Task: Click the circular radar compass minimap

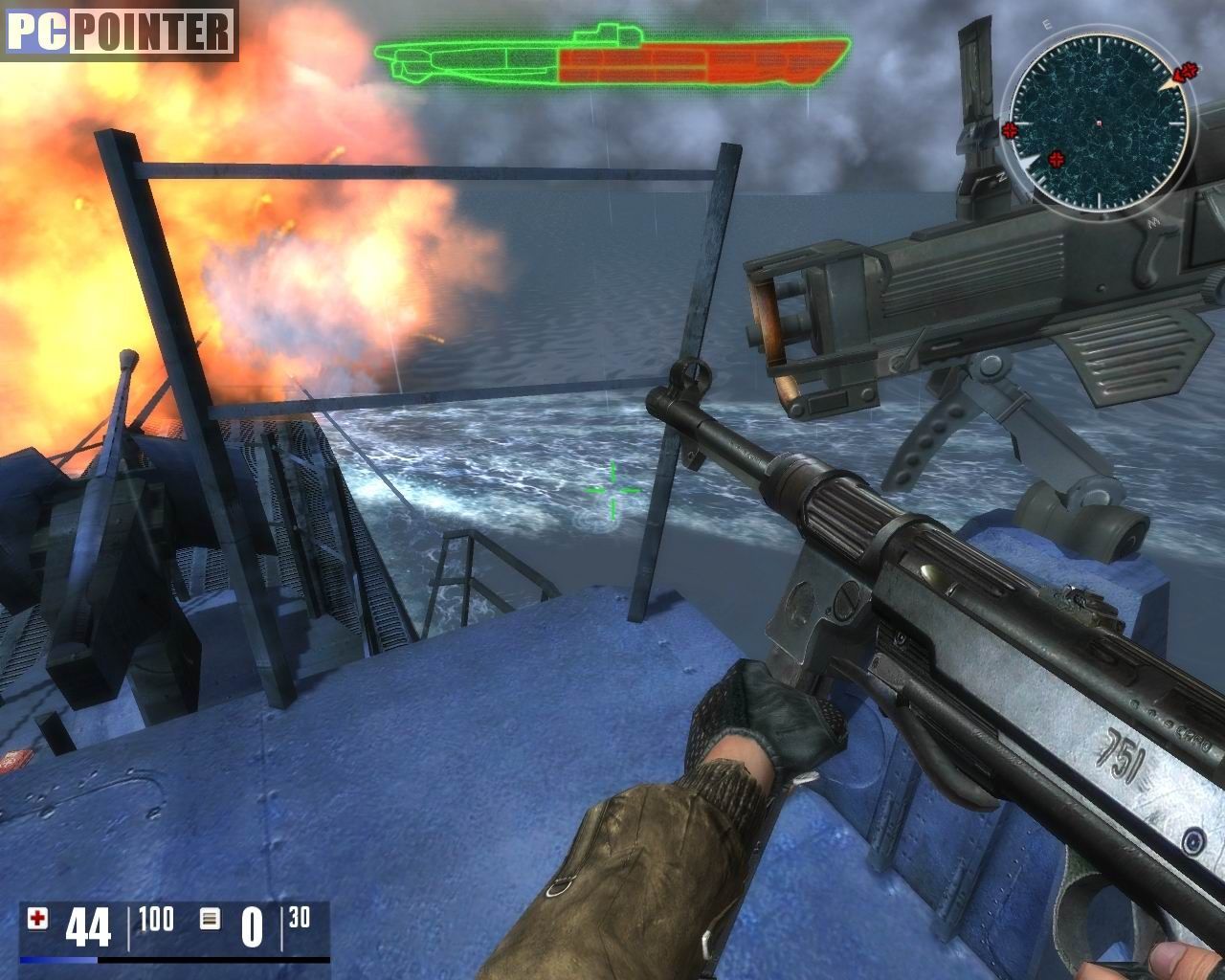Action: pos(1099,123)
